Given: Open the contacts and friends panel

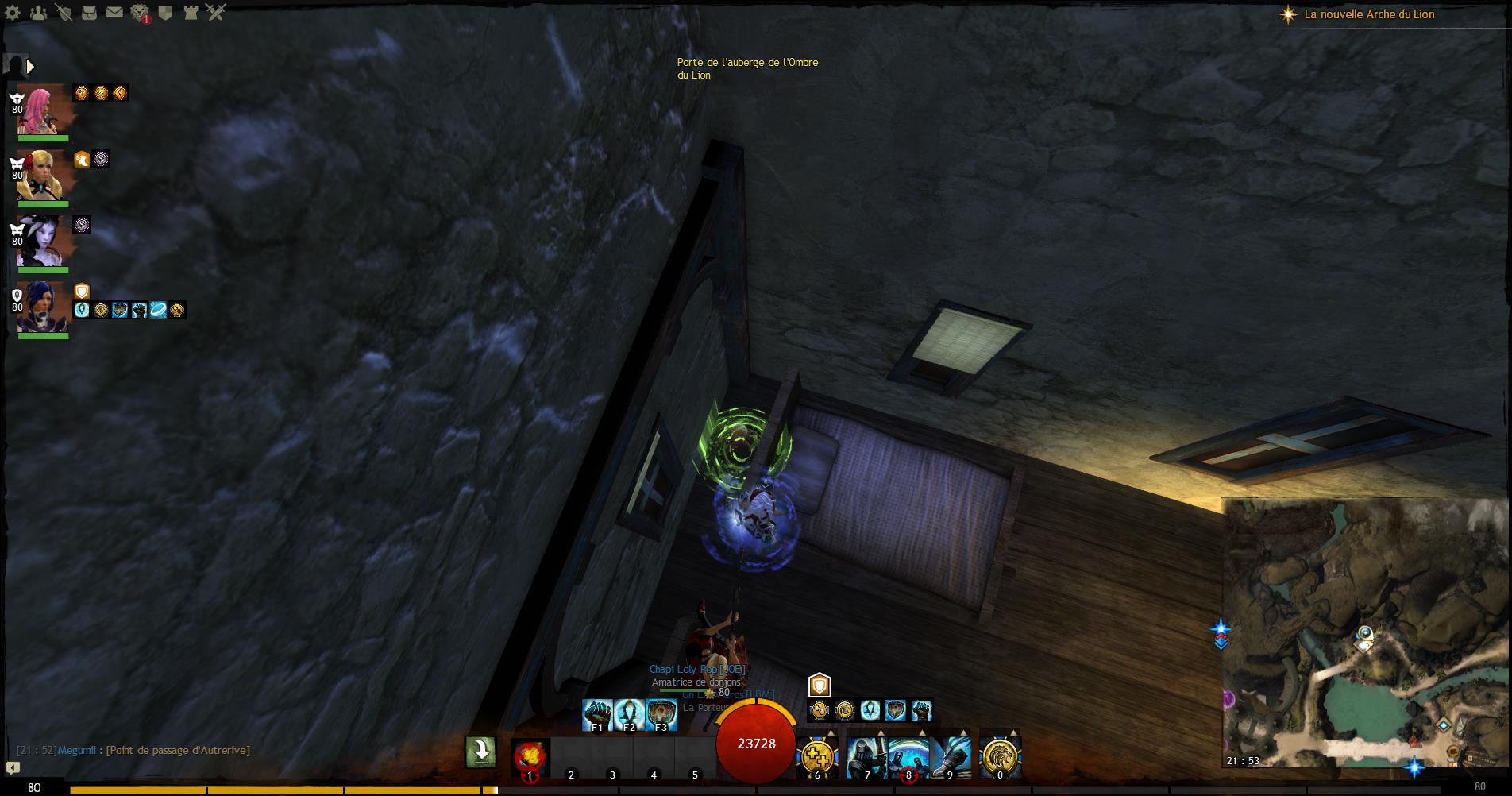Looking at the screenshot, I should (x=39, y=13).
